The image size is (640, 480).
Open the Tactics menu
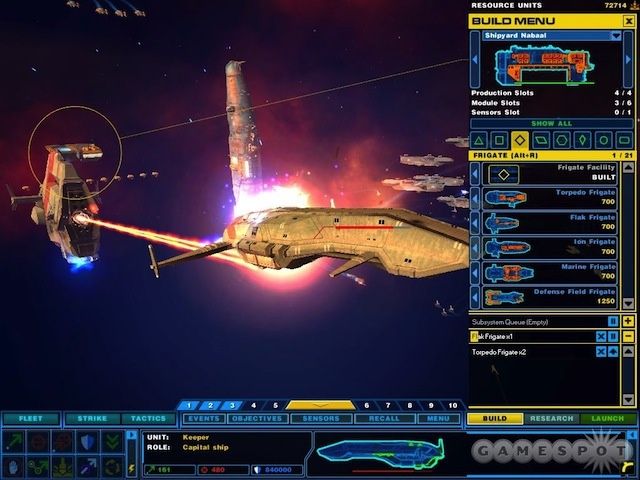click(x=148, y=418)
